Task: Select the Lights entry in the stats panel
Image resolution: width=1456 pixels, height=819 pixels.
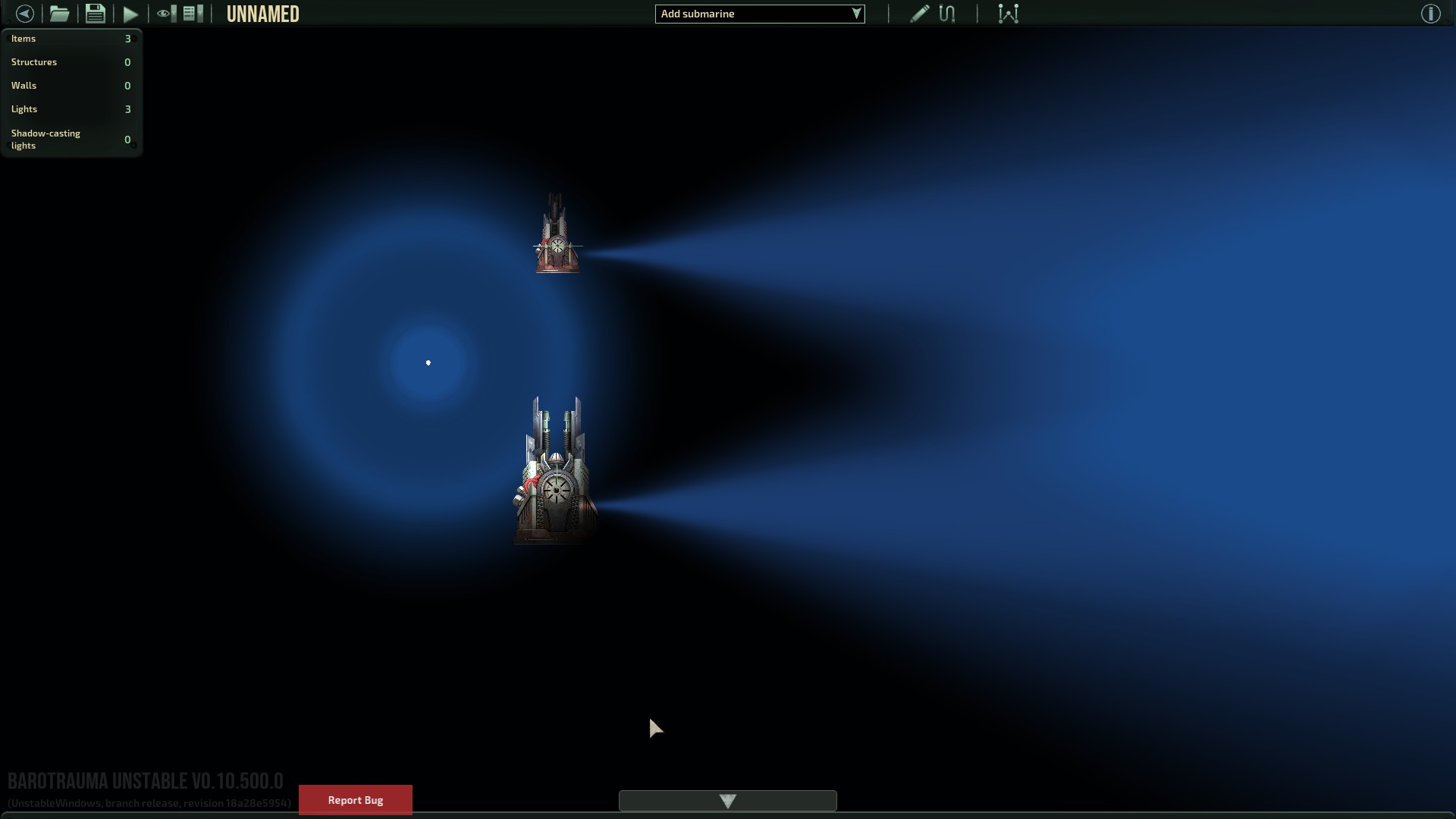Action: click(71, 108)
